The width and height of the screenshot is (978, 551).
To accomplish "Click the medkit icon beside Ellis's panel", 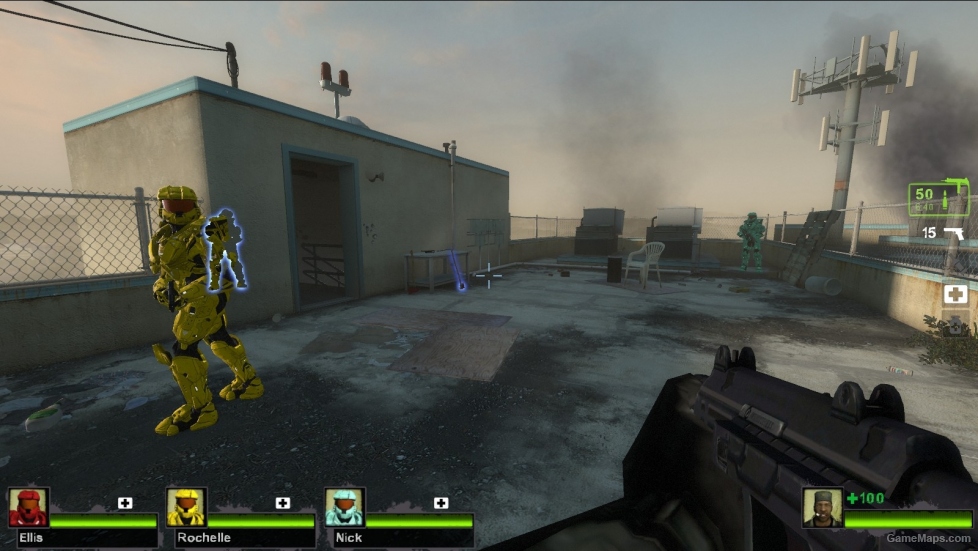I will [x=125, y=502].
